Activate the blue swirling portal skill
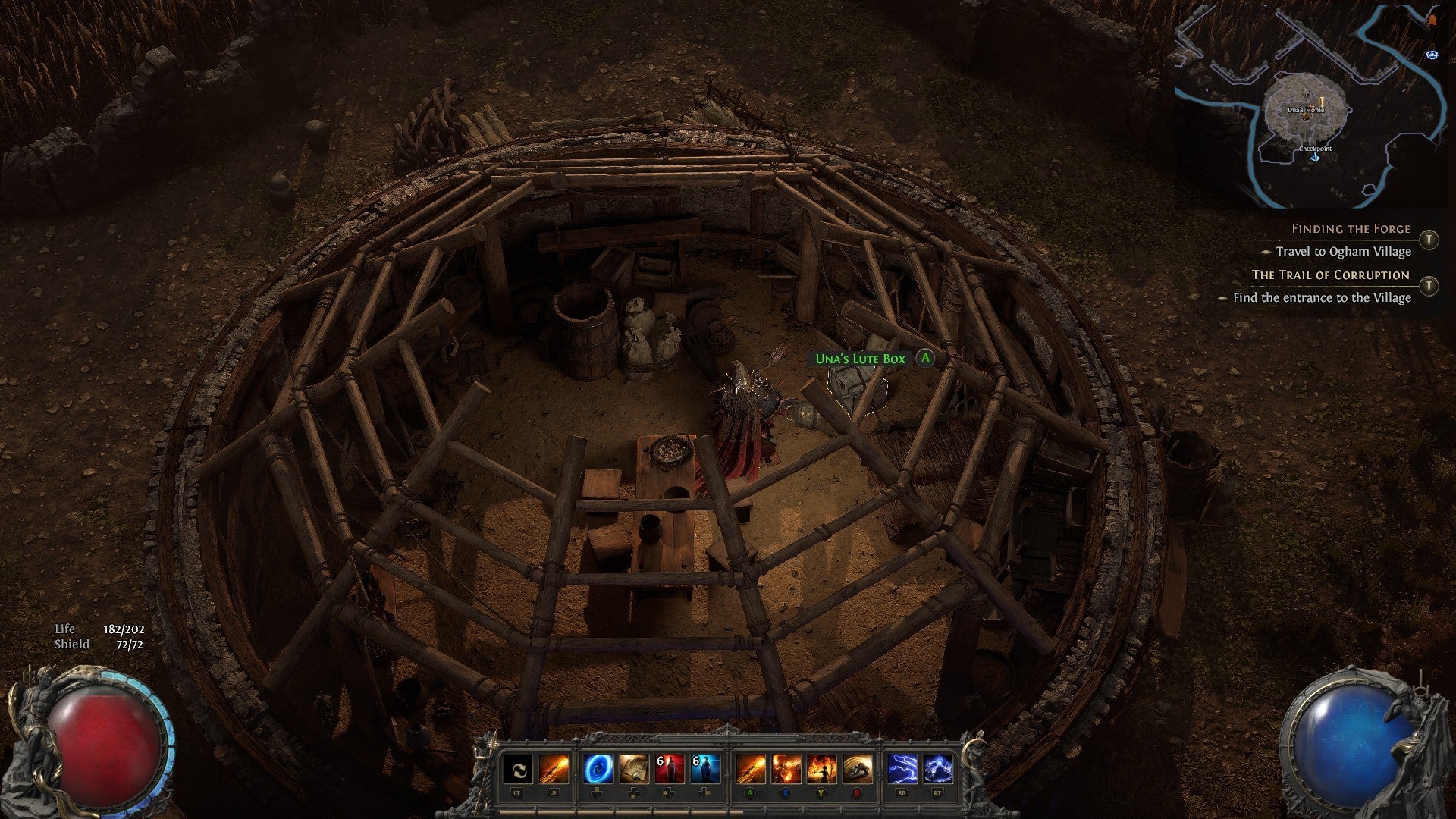This screenshot has width=1456, height=819. pyautogui.click(x=598, y=770)
